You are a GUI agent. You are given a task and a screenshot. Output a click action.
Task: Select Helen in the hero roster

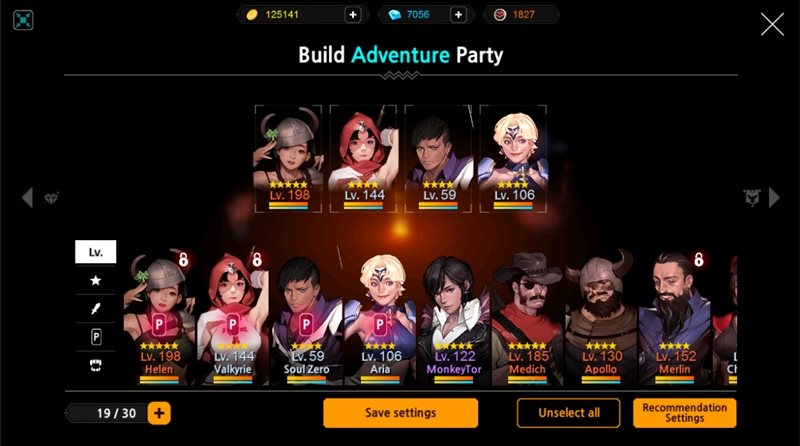coord(158,318)
